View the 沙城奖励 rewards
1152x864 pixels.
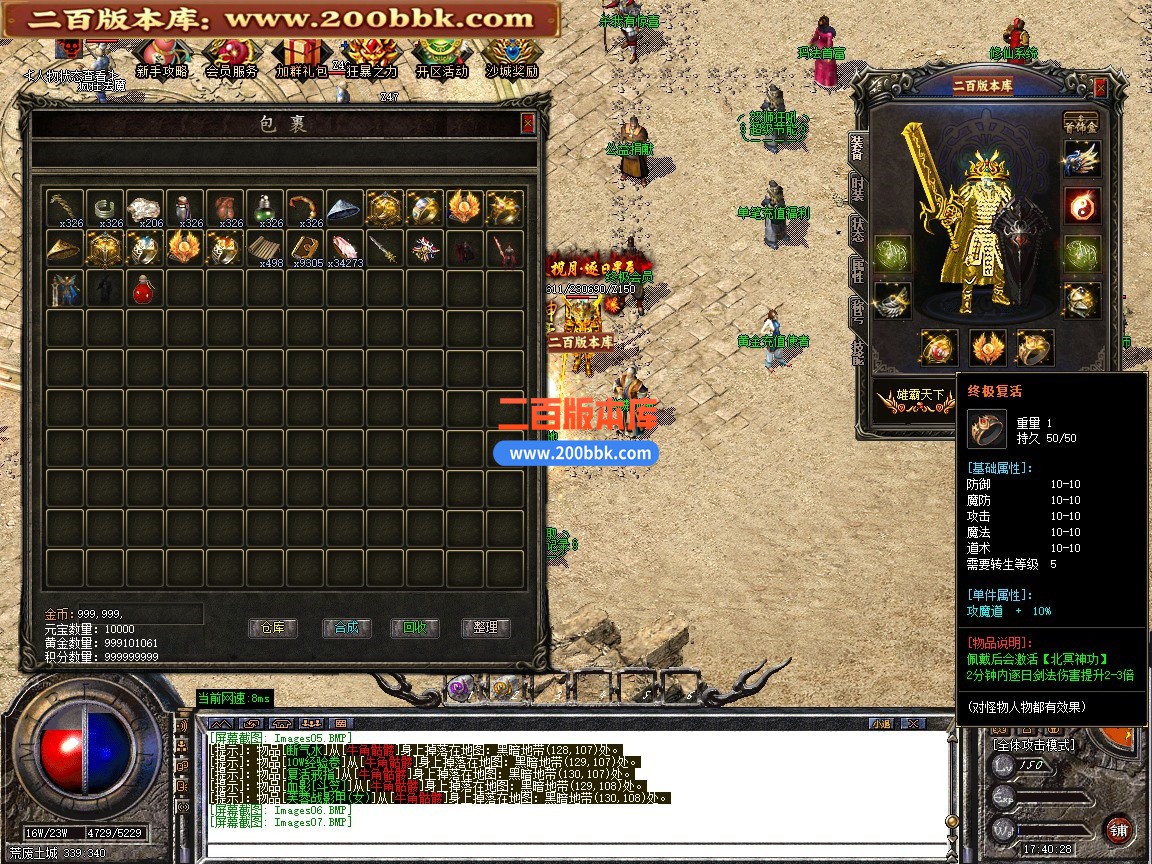(511, 58)
